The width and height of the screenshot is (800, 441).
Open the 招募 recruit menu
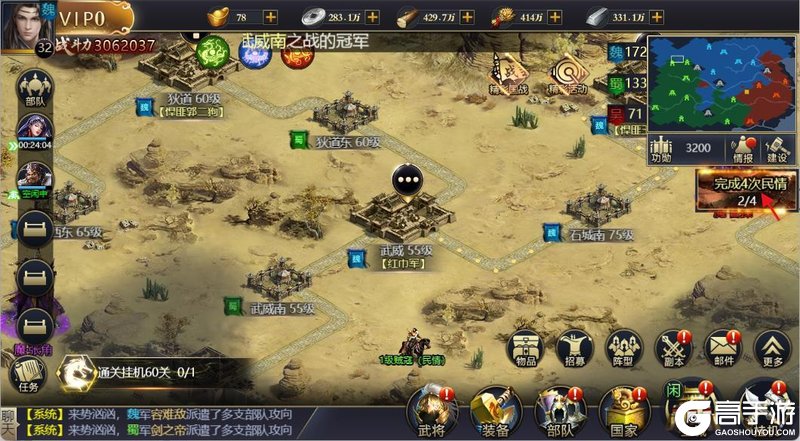click(573, 349)
